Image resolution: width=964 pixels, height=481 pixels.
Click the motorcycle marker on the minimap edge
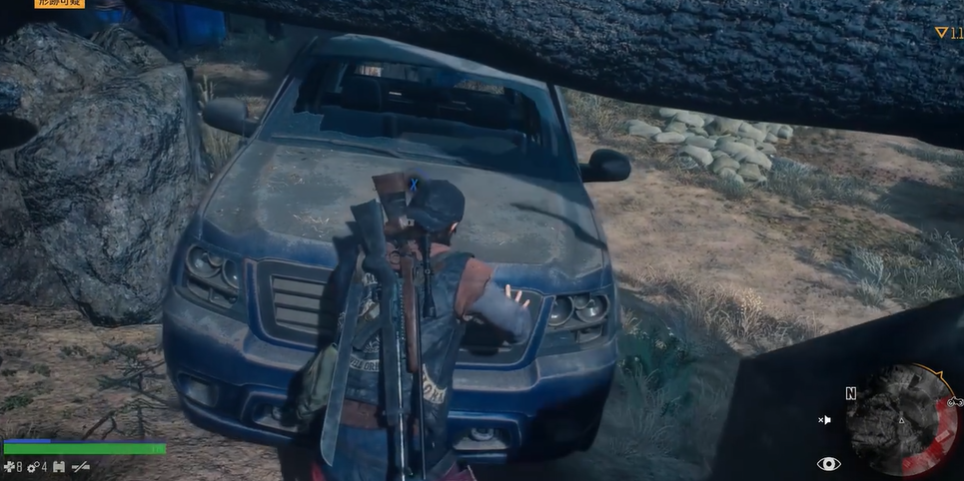click(x=954, y=402)
